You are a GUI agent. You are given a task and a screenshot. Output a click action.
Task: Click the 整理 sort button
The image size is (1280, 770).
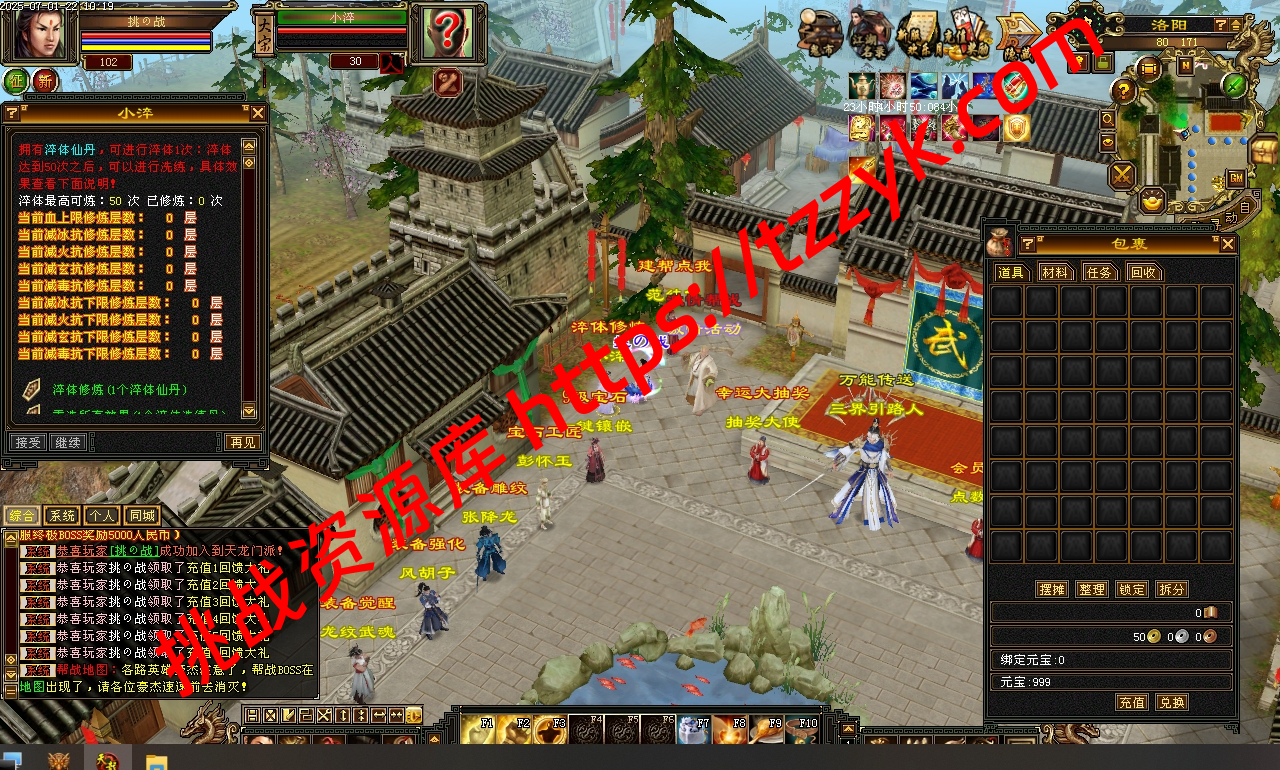pyautogui.click(x=1092, y=589)
